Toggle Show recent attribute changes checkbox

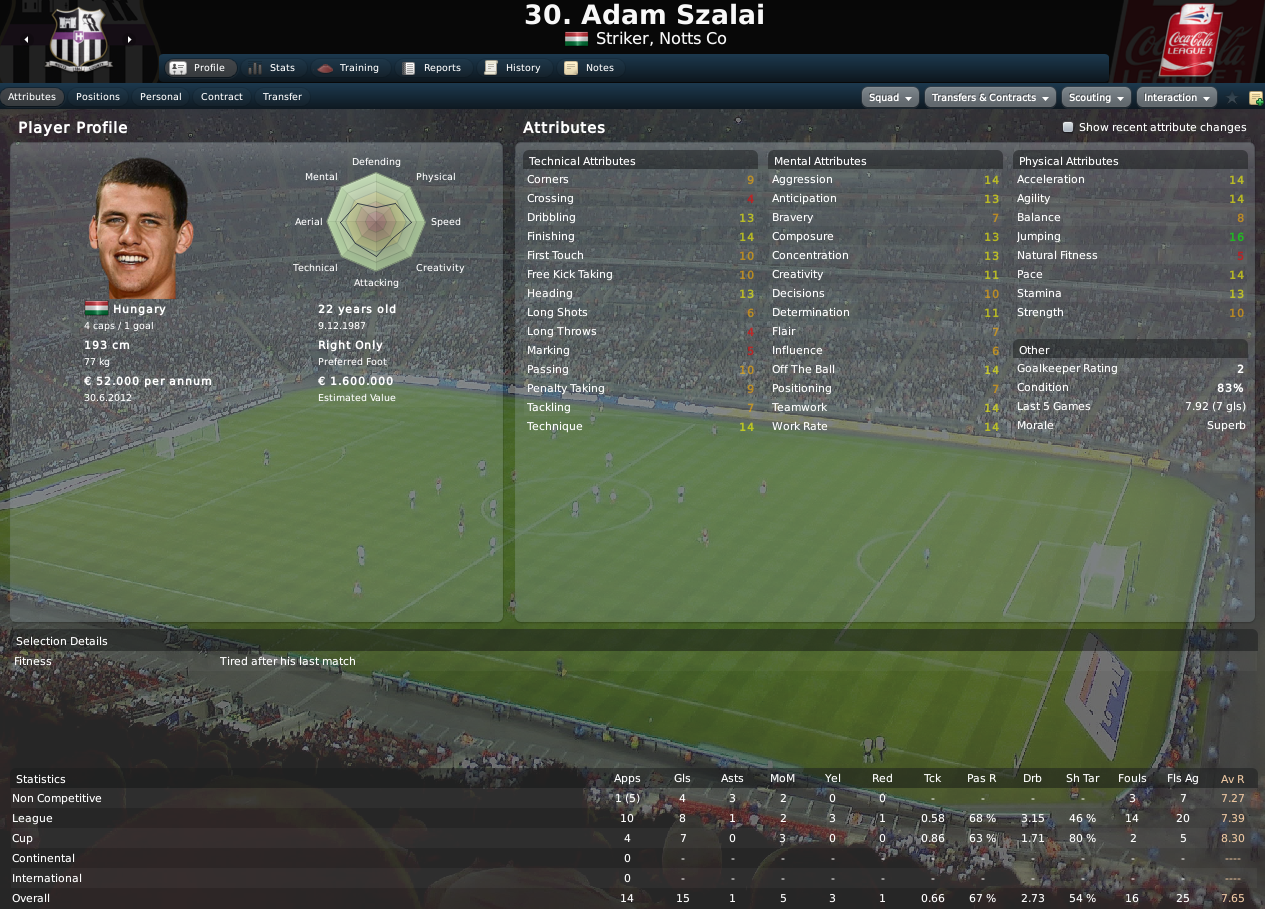pos(1068,128)
